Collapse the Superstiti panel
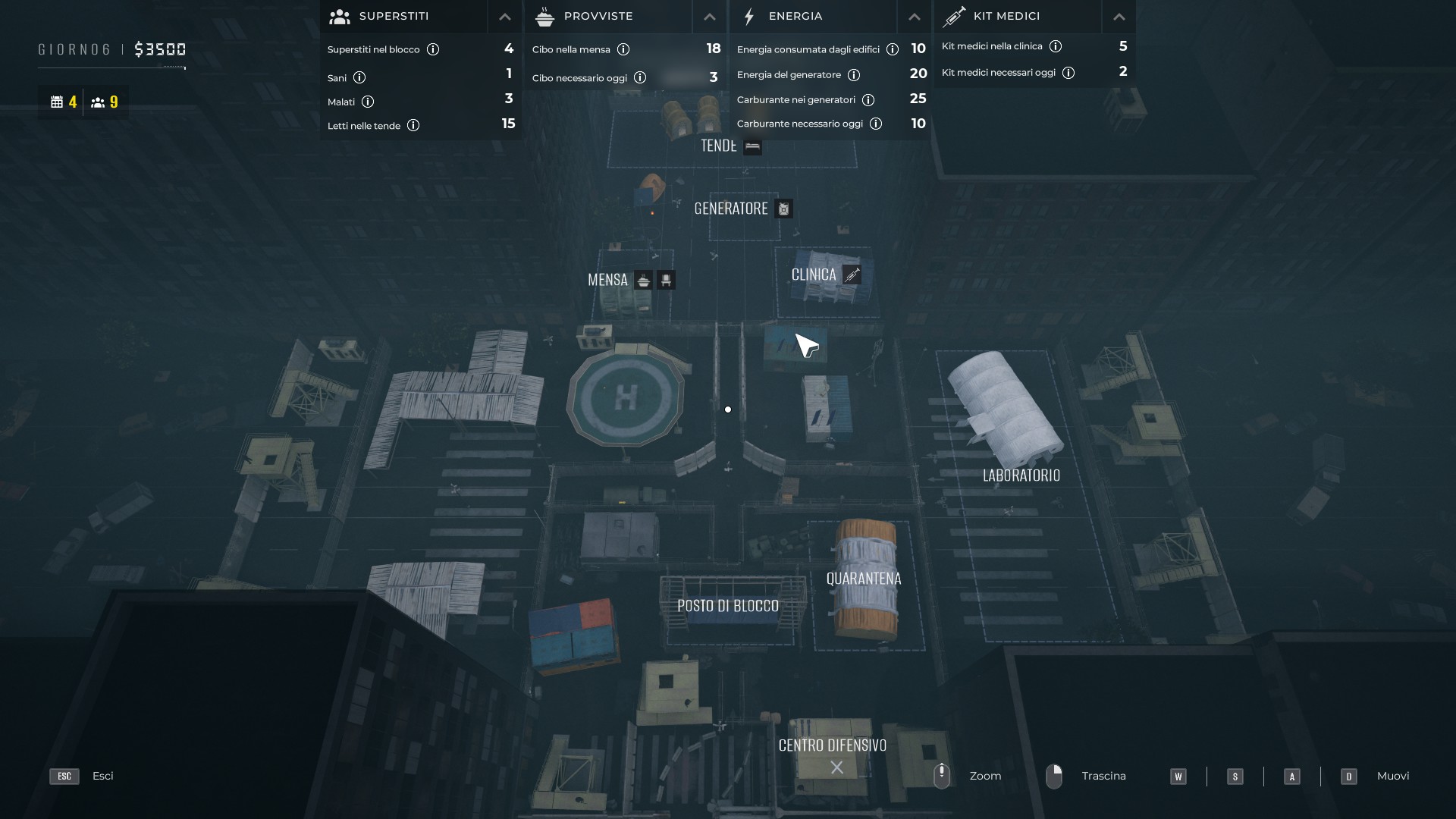 tap(504, 17)
